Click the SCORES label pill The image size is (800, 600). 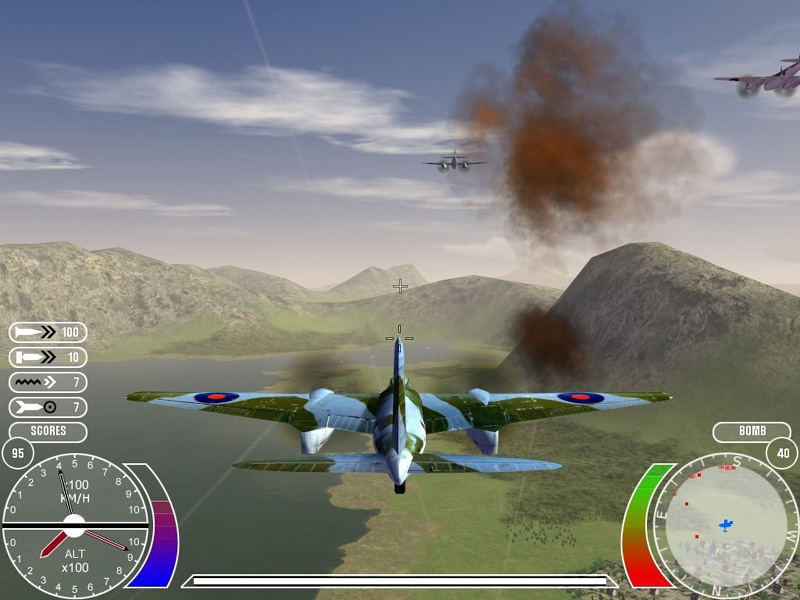click(x=48, y=432)
